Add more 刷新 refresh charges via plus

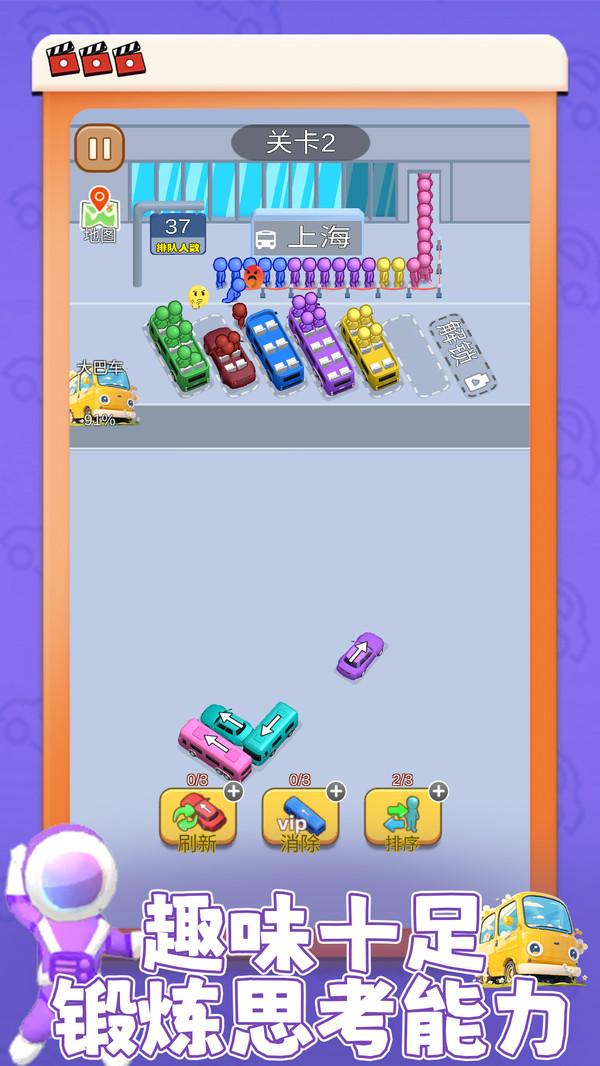click(x=233, y=791)
